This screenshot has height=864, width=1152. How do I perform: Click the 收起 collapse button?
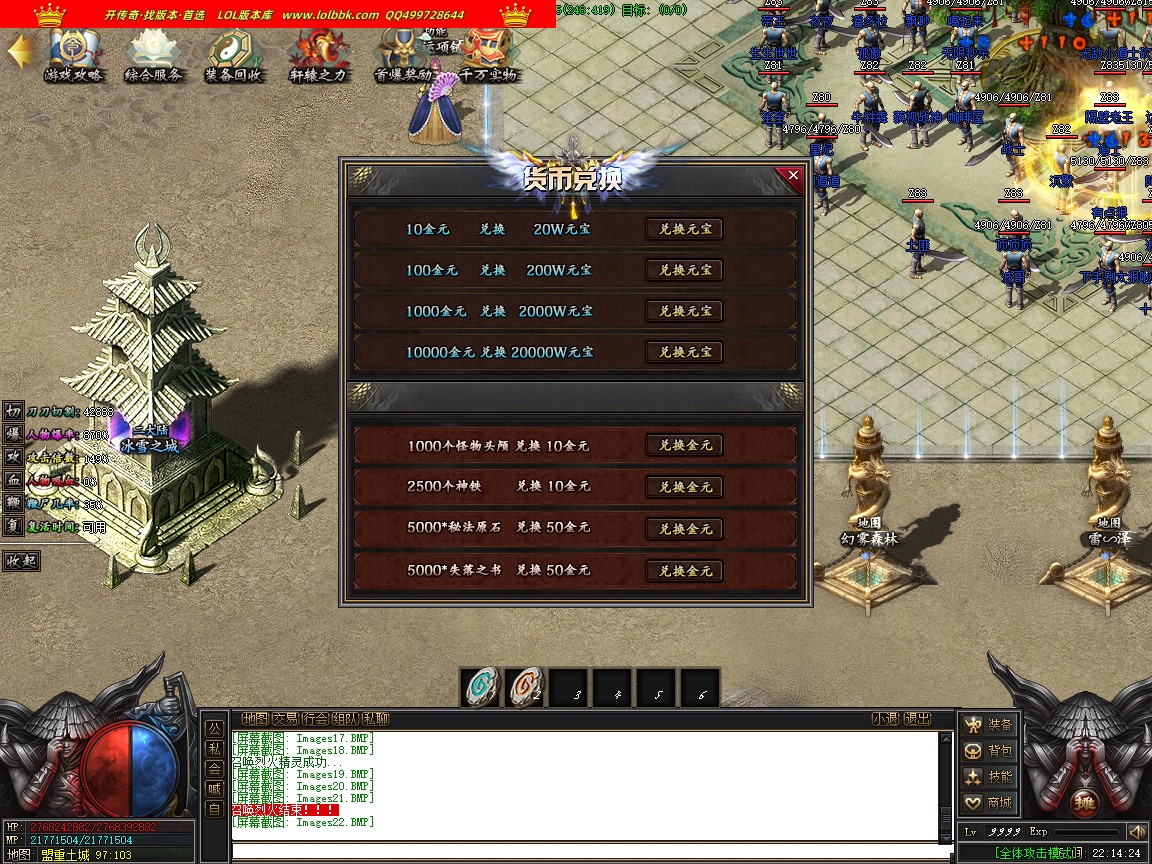coord(22,561)
